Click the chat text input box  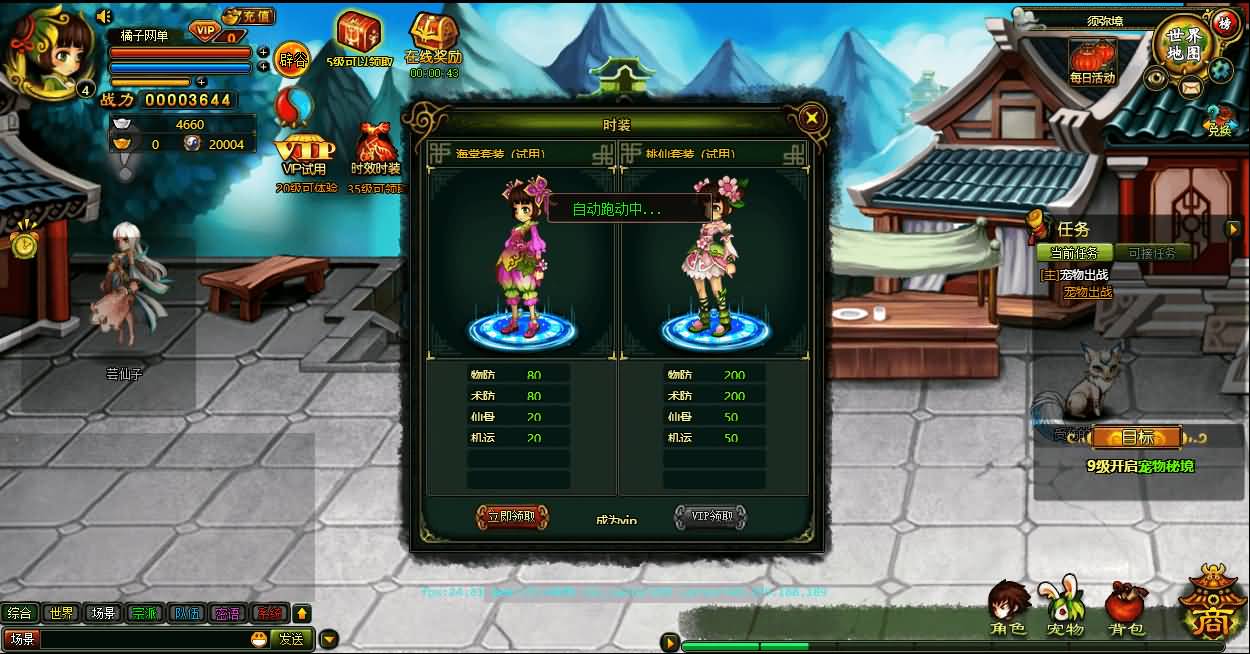click(140, 639)
